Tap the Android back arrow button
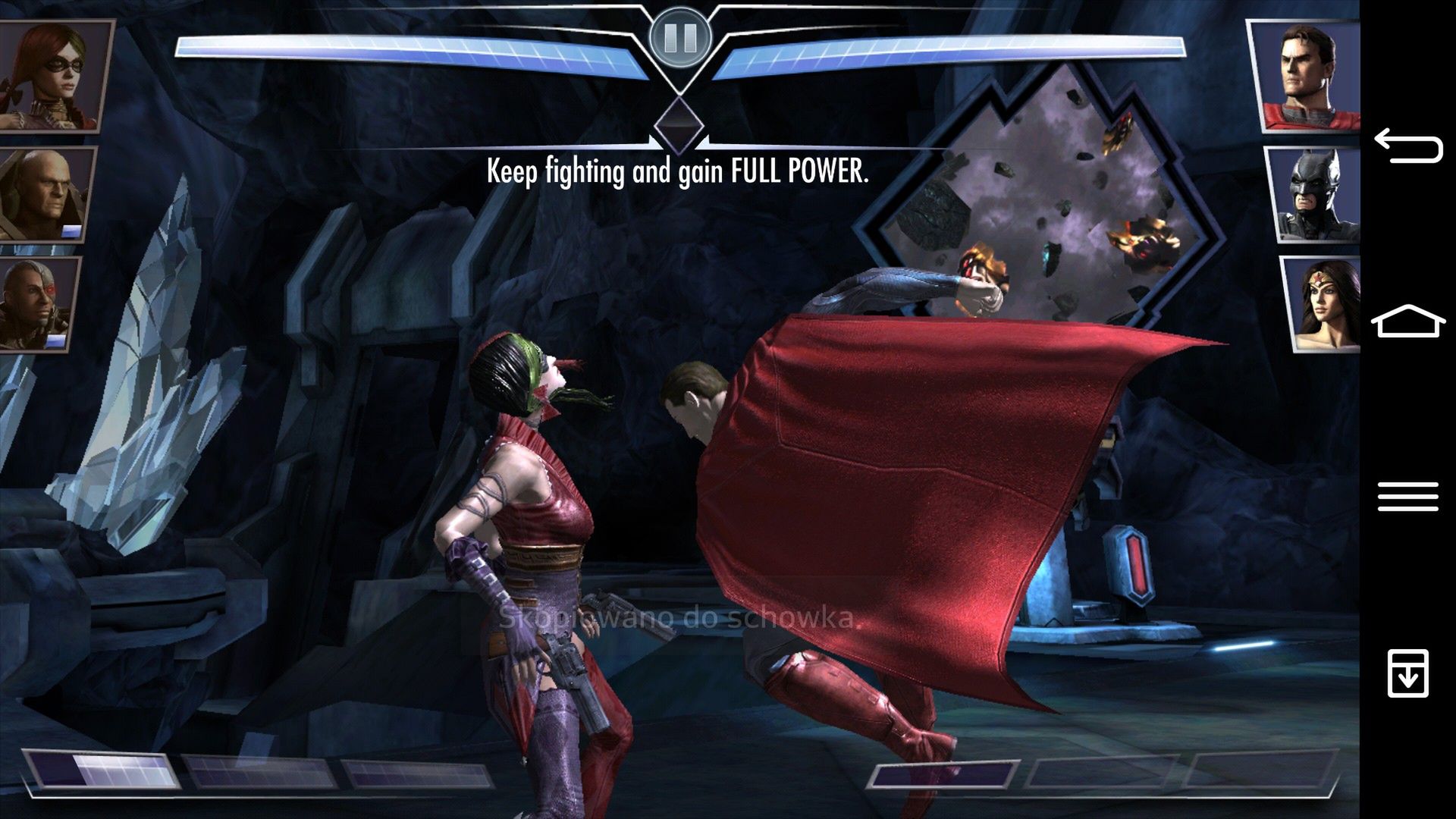1456x819 pixels. [1407, 146]
